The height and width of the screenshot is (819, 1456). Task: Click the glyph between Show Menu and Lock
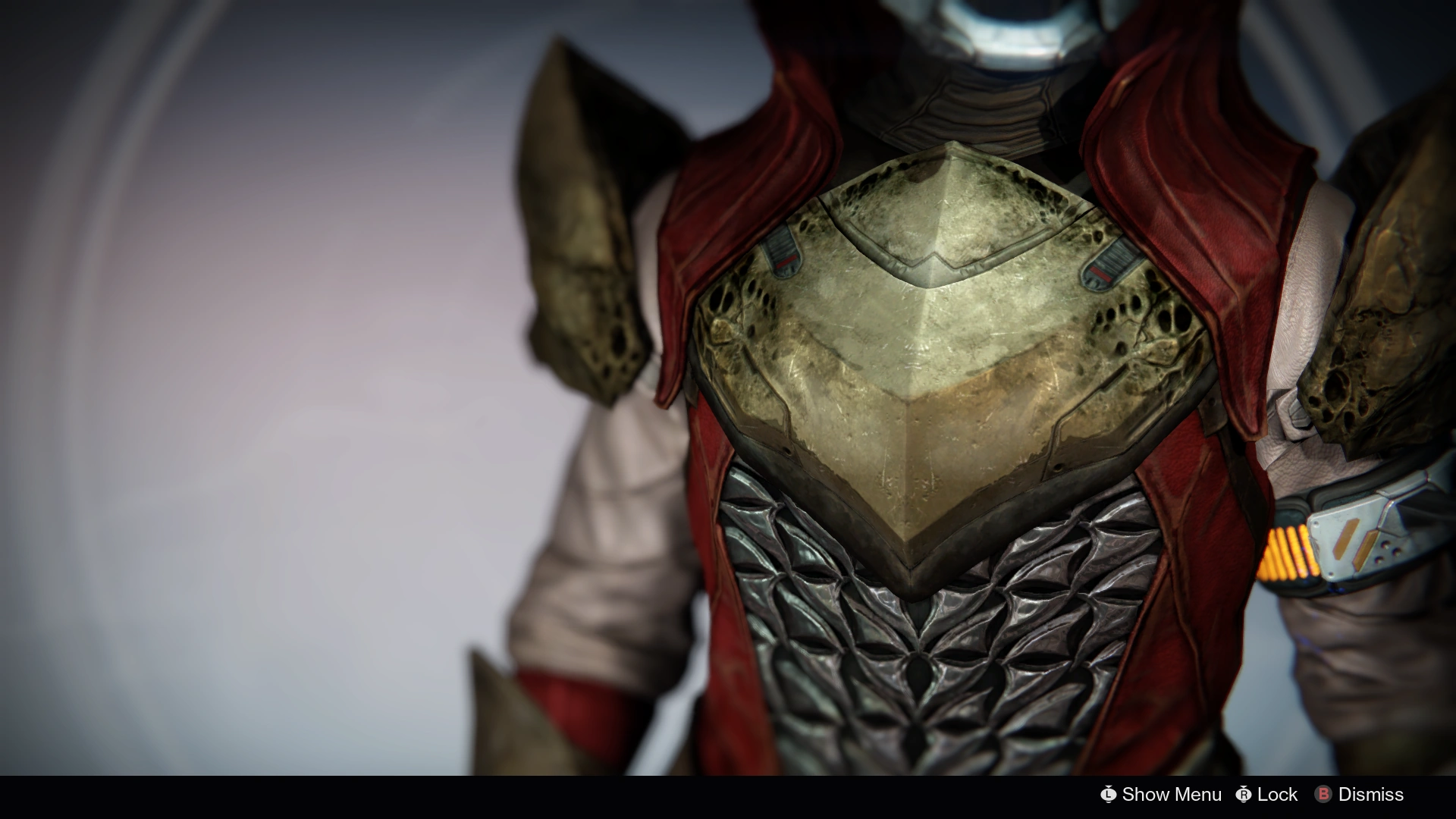[1244, 794]
